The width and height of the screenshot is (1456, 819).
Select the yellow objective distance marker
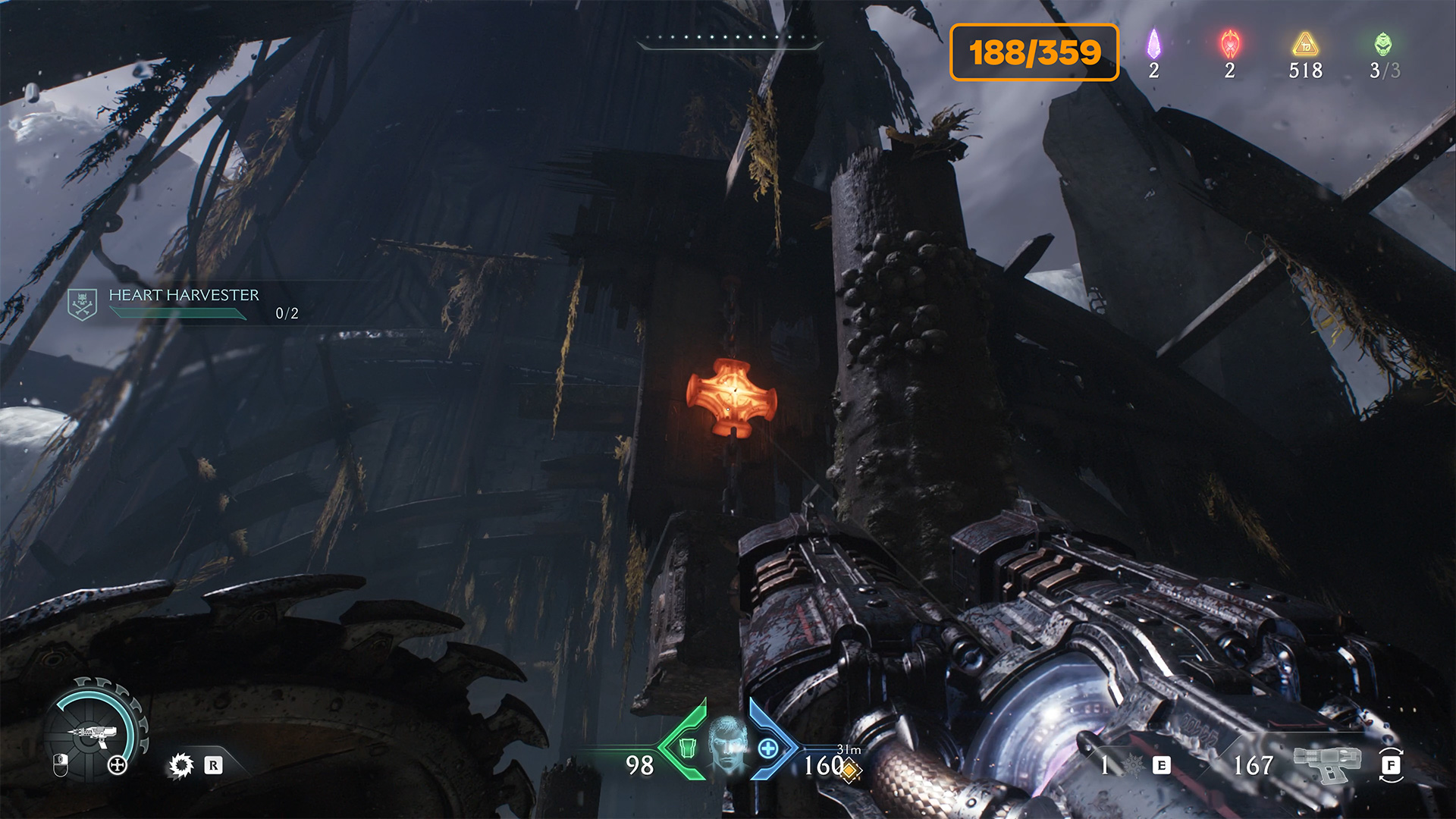click(x=849, y=770)
